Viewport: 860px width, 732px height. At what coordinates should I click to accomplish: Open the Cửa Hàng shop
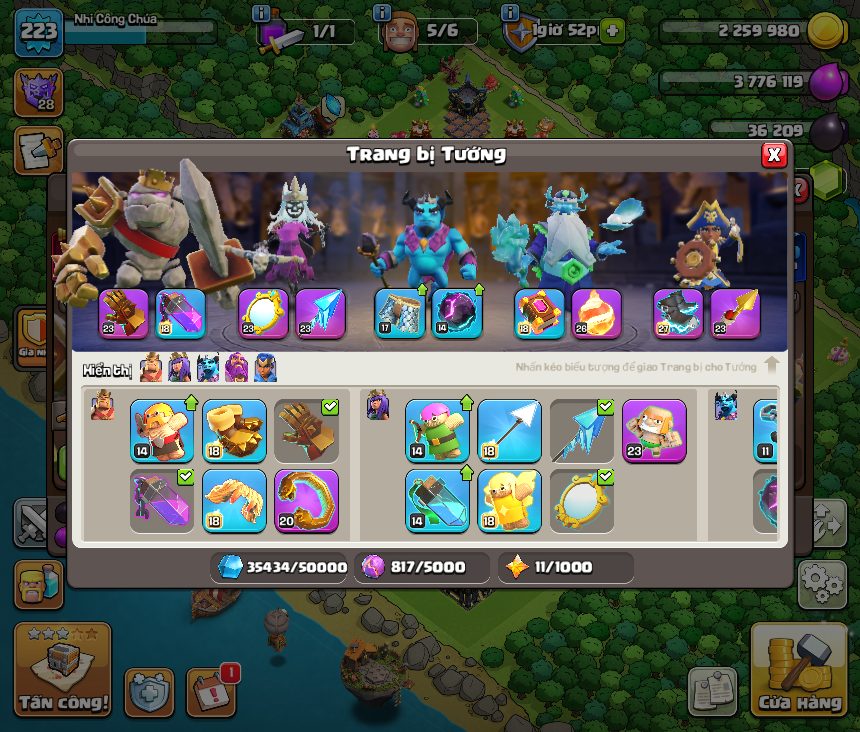pyautogui.click(x=799, y=670)
